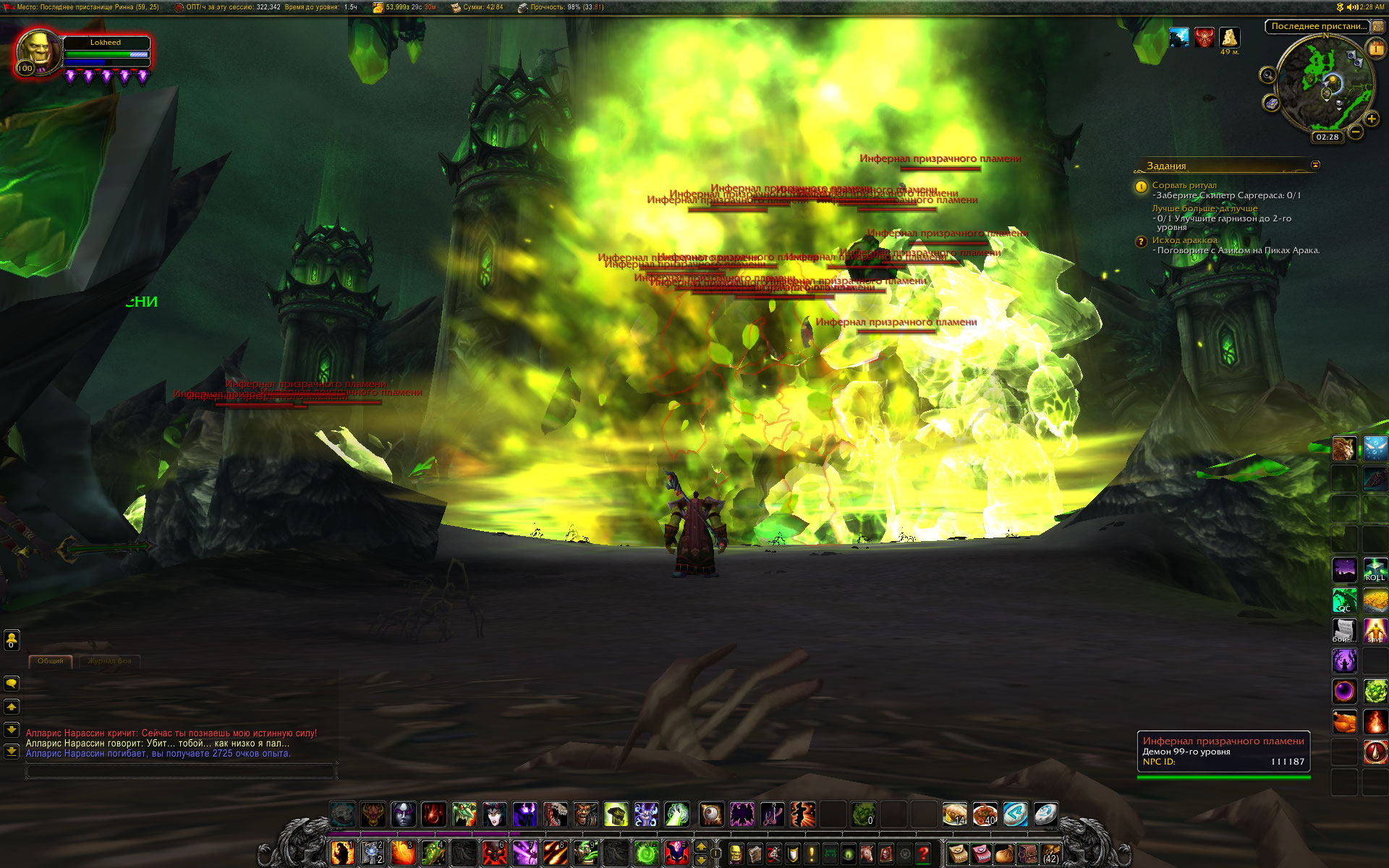Open the calendar button beside the minimap
1389x868 pixels.
[1375, 48]
